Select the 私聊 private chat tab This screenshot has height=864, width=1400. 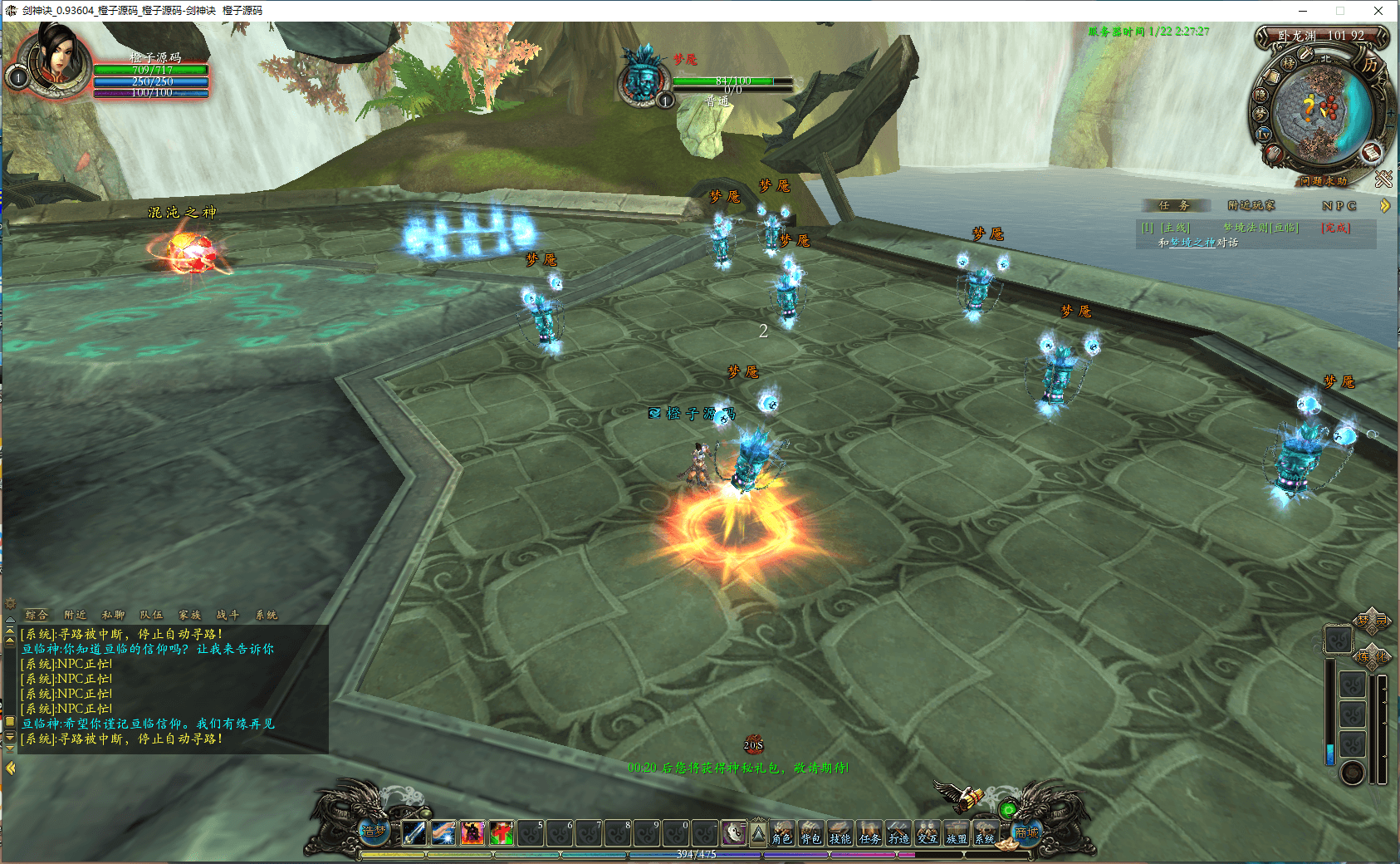click(113, 615)
